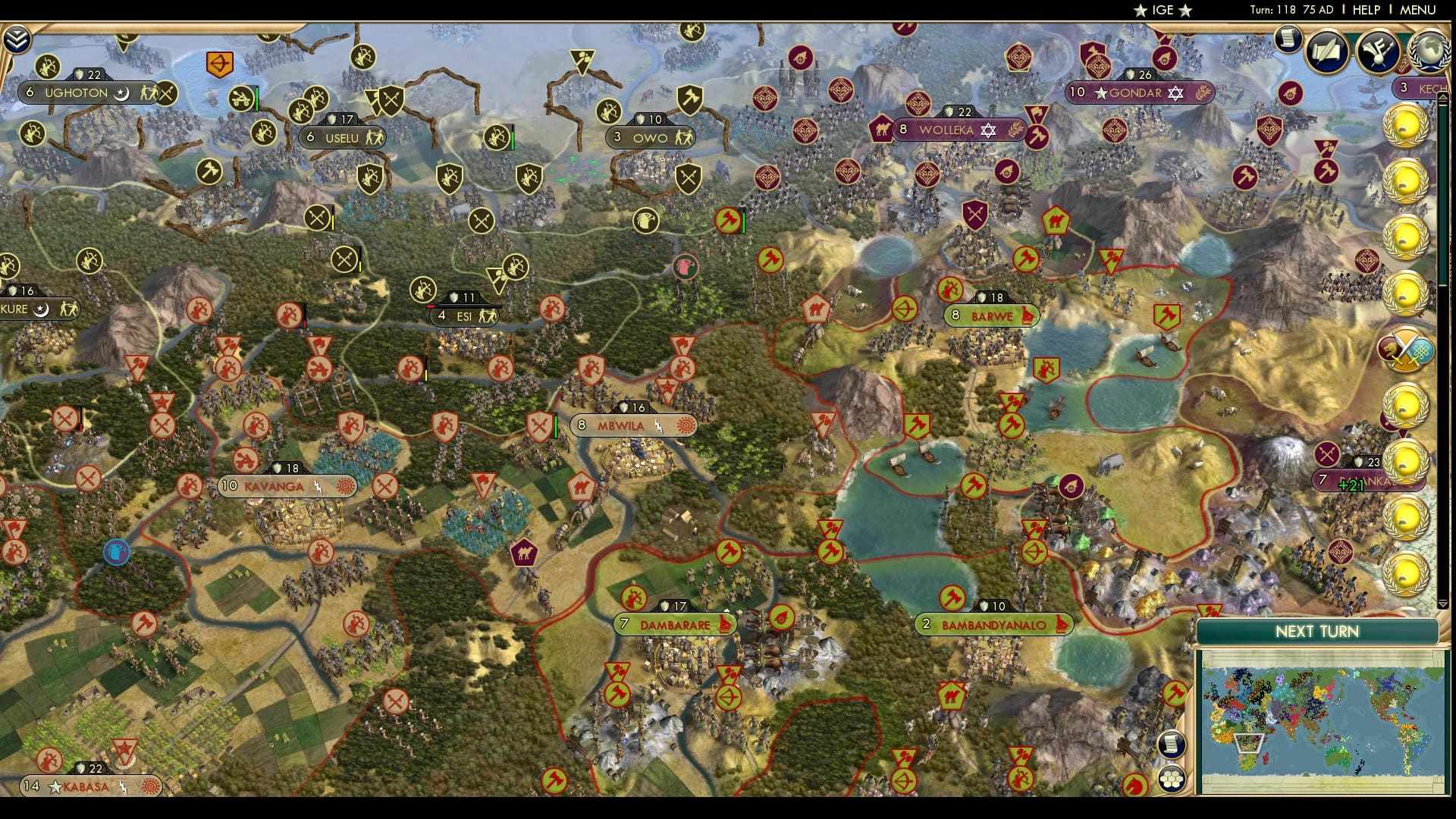Image resolution: width=1456 pixels, height=819 pixels.
Task: Click Africa on the minimap world view
Action: point(1247,742)
